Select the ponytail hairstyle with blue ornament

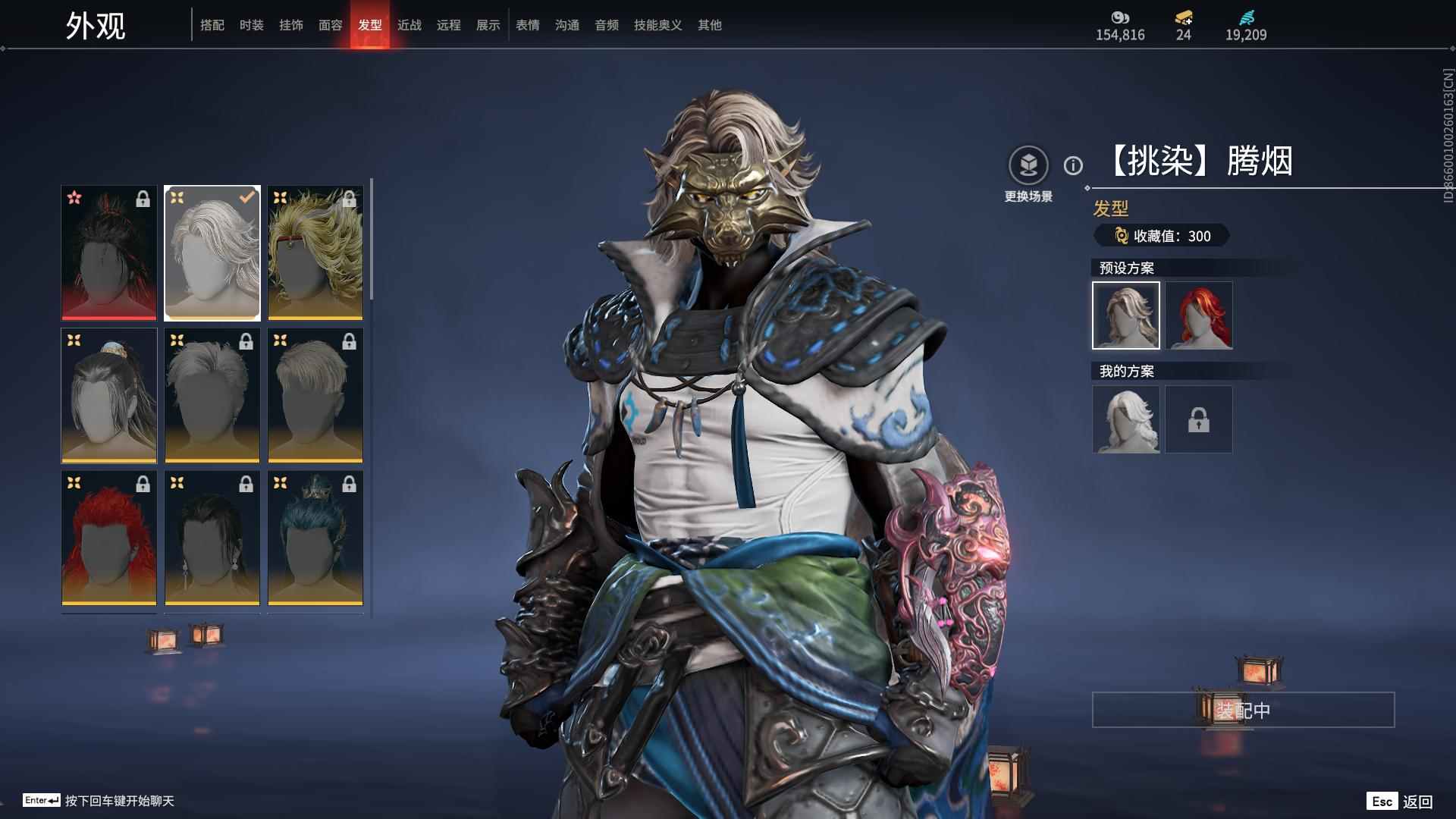[109, 395]
